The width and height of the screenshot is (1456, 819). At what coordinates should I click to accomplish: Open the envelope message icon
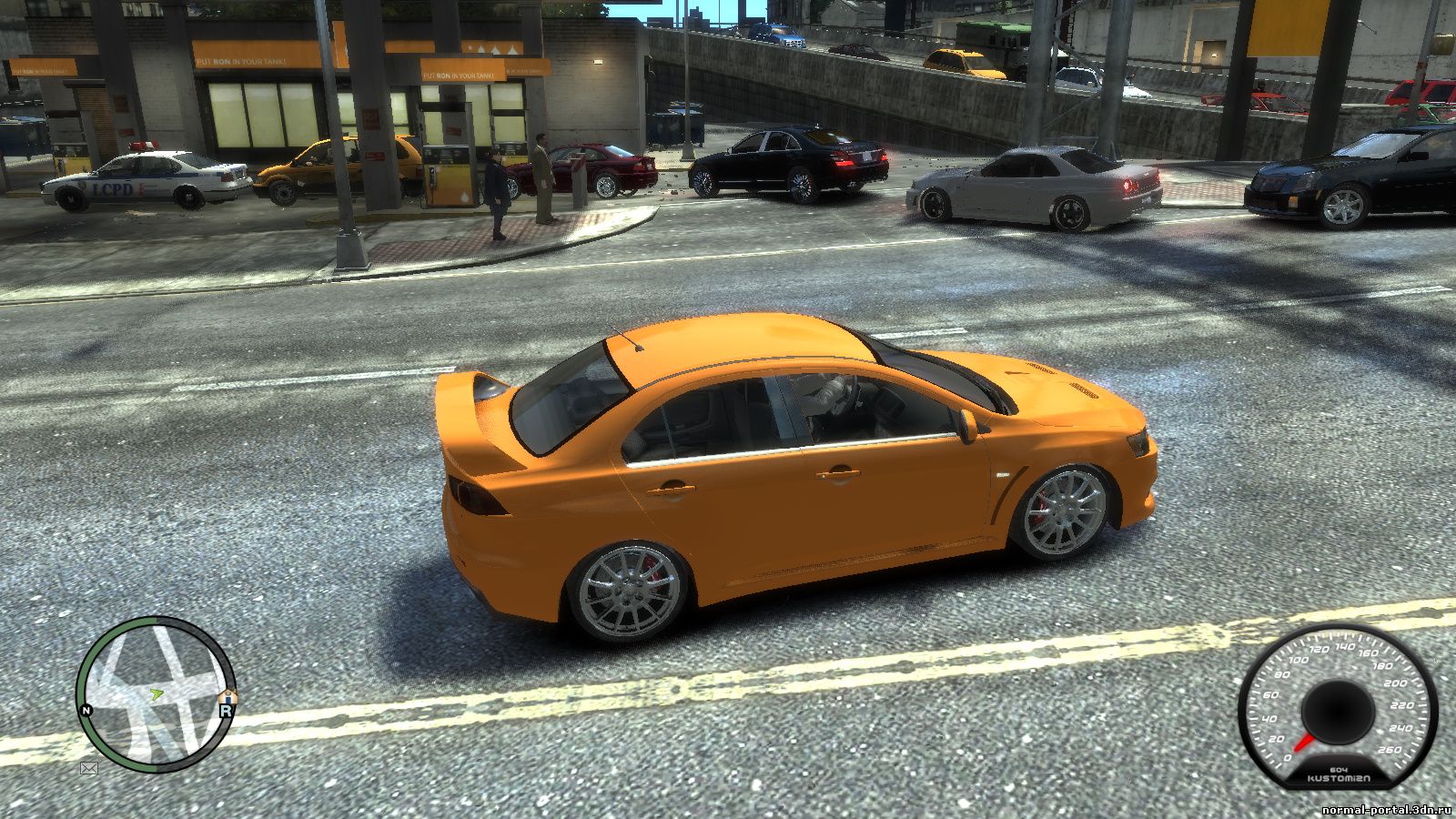click(x=89, y=768)
